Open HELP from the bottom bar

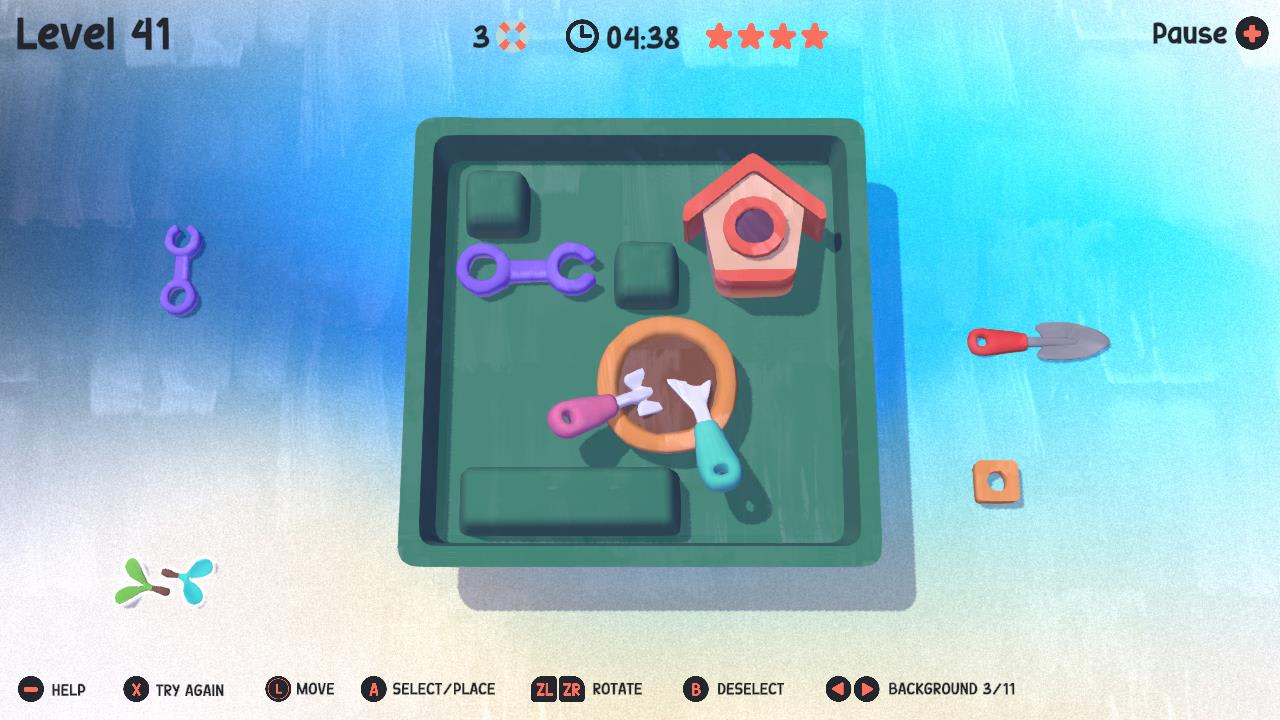[x=66, y=689]
